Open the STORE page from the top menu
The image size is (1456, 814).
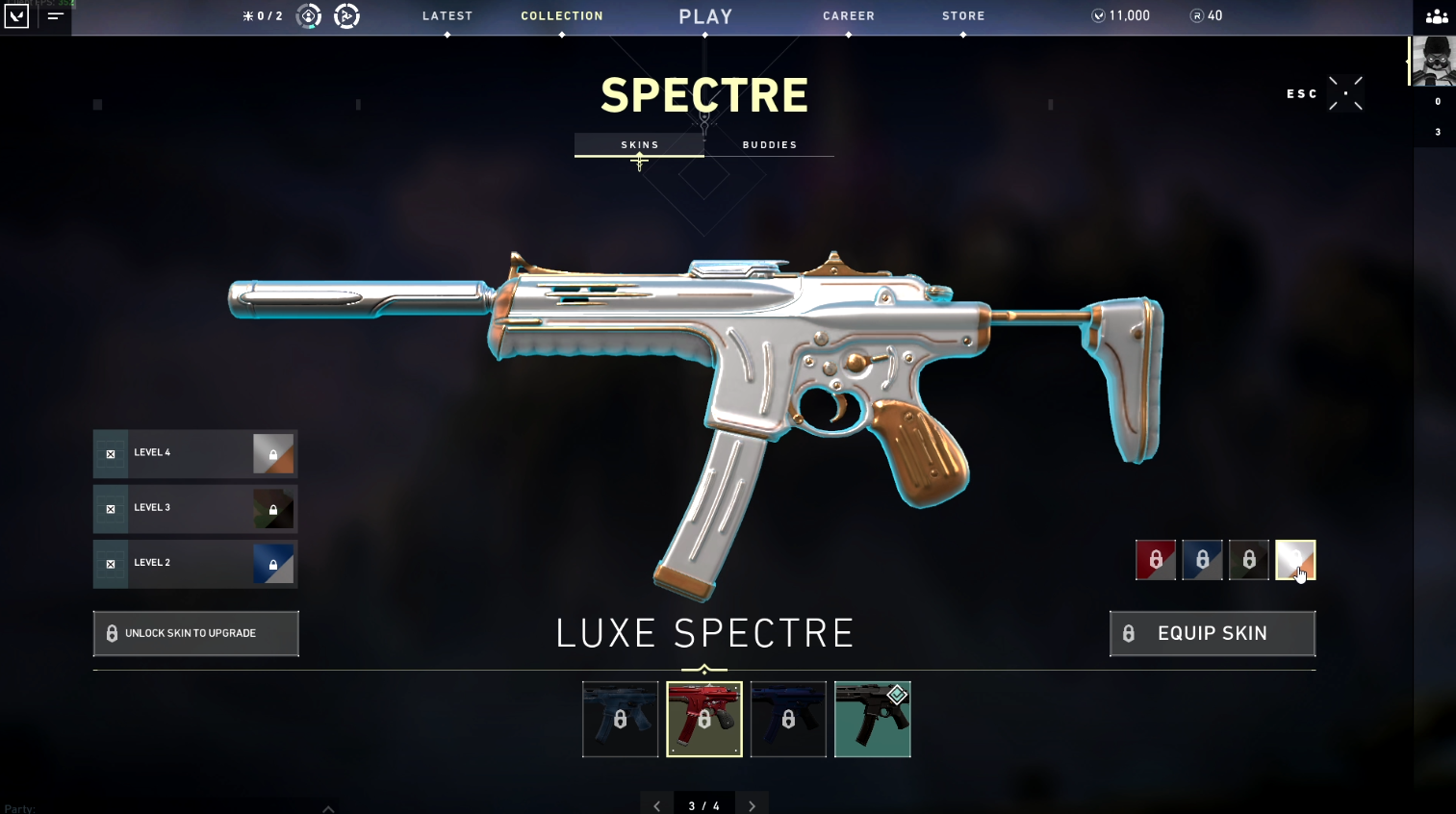(963, 15)
